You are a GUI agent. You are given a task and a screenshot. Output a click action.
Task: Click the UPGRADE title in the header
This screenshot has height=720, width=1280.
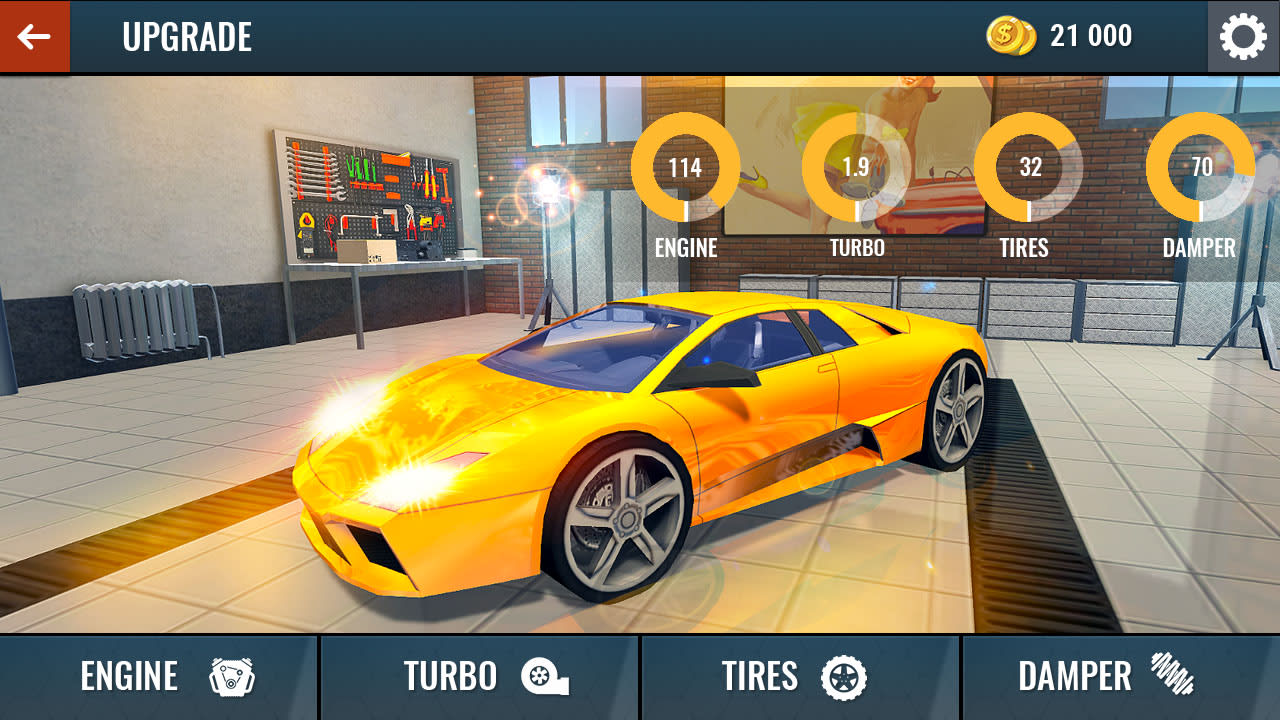point(187,37)
